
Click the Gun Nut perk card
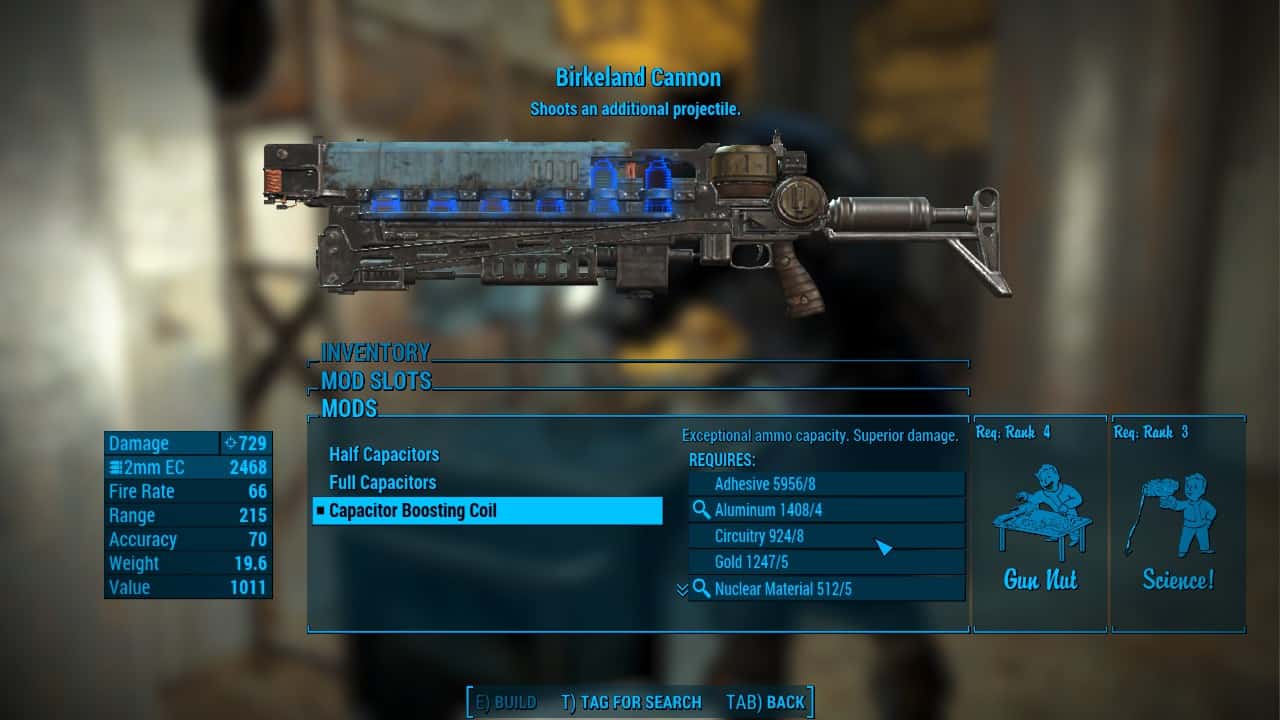click(x=1040, y=525)
